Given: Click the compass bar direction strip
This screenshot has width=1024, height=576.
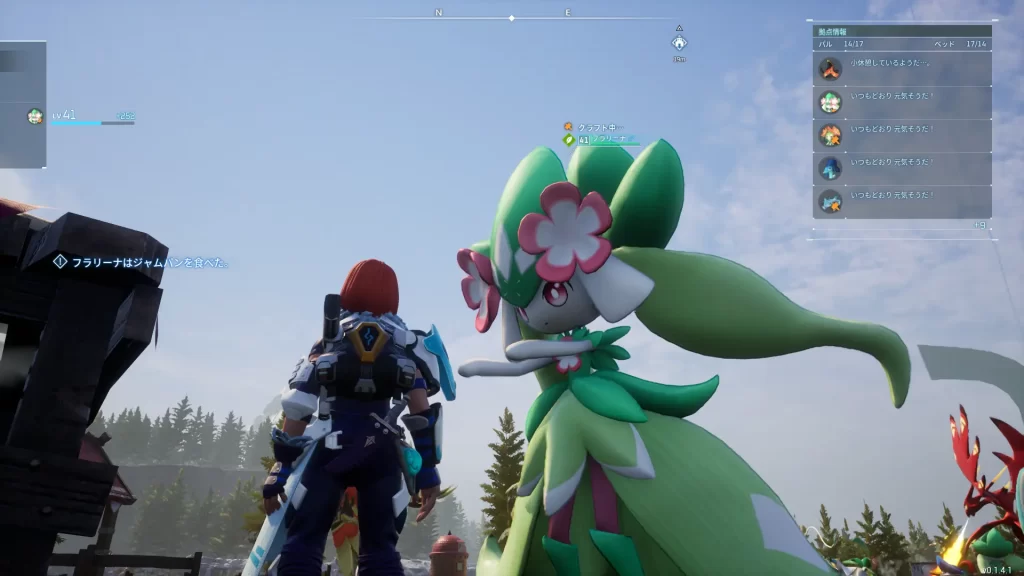Looking at the screenshot, I should (511, 17).
